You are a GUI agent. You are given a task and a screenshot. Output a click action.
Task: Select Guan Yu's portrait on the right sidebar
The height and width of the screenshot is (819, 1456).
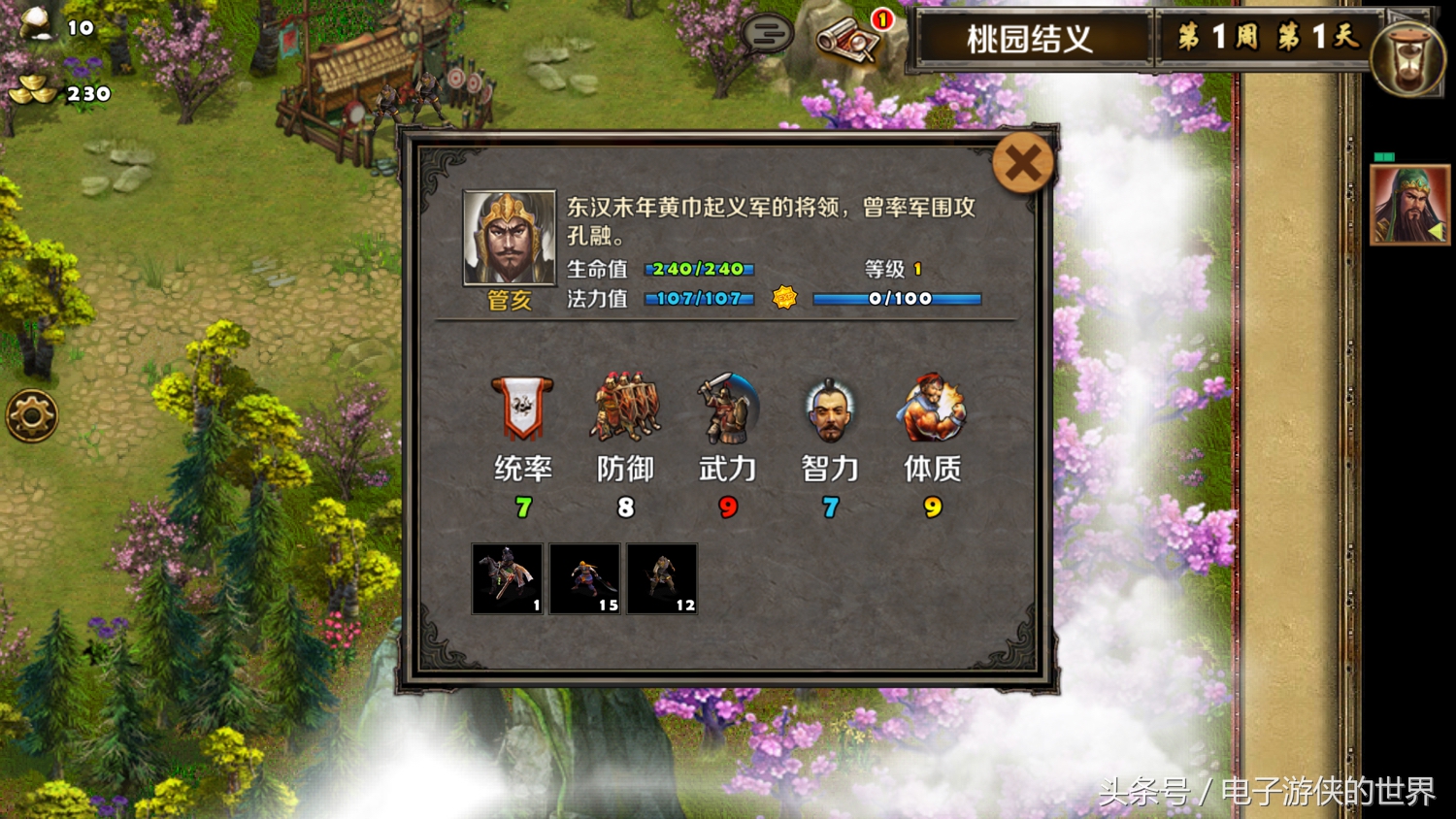(x=1409, y=206)
